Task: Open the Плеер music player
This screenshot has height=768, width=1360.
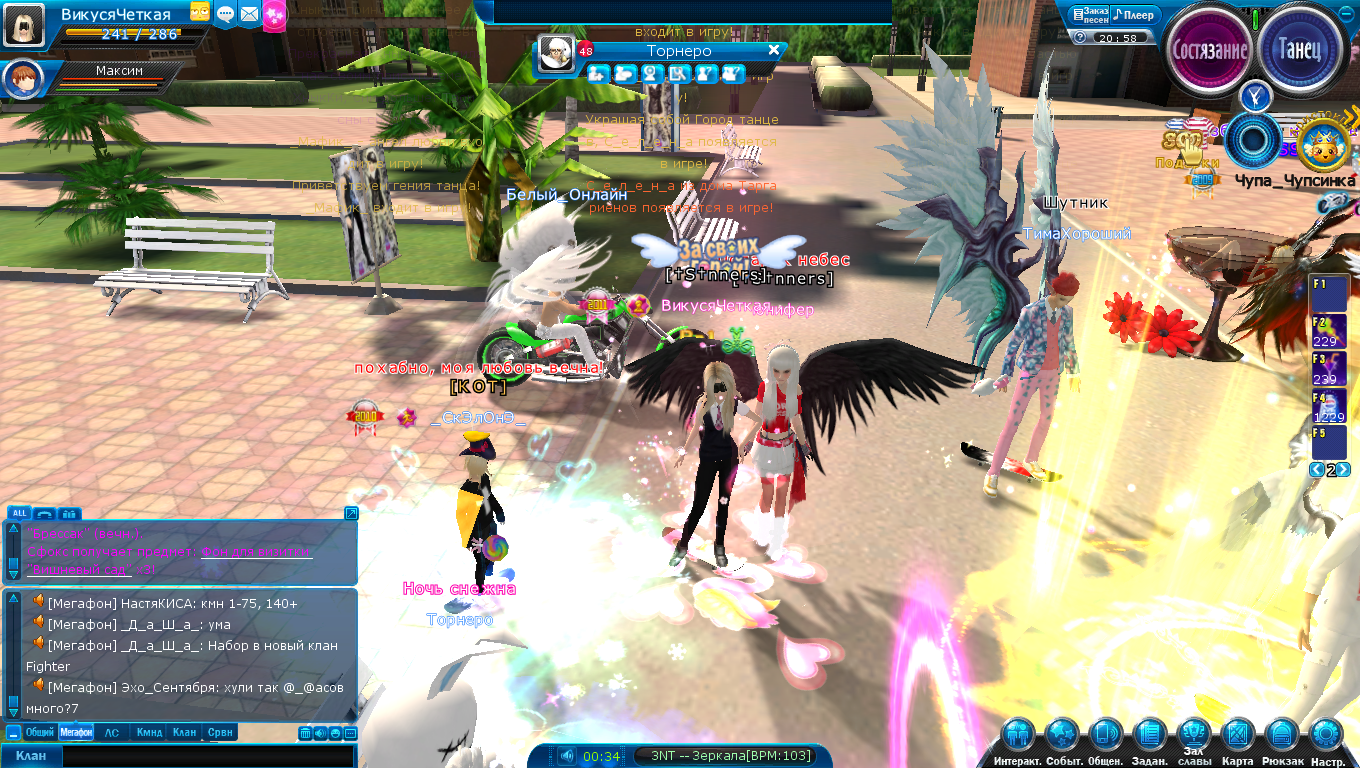Action: [x=1134, y=15]
